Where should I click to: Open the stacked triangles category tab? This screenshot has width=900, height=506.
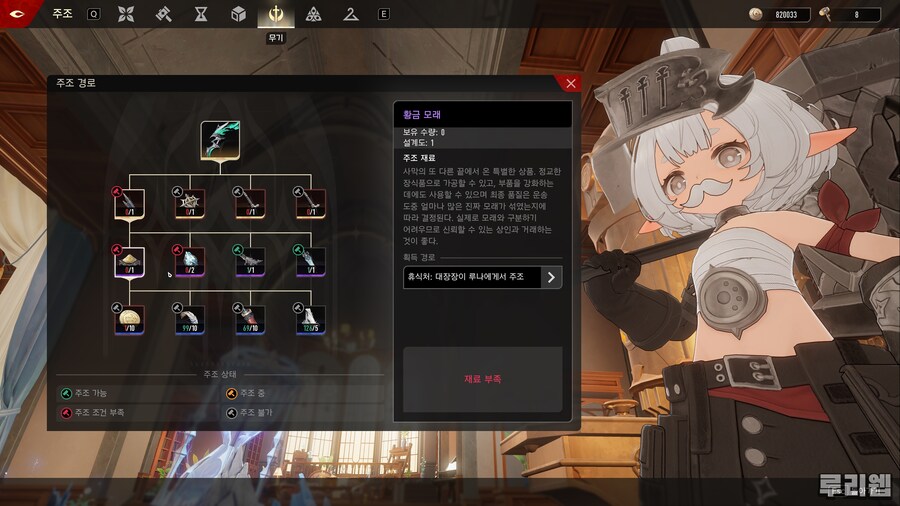314,14
